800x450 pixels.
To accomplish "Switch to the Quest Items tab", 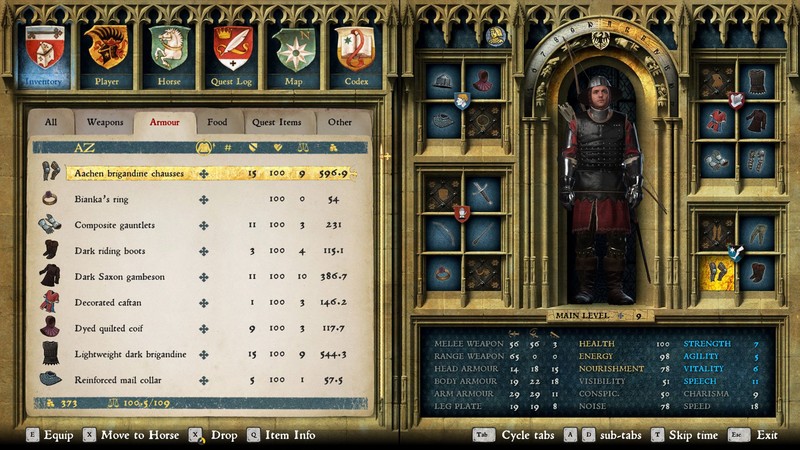I will [276, 122].
